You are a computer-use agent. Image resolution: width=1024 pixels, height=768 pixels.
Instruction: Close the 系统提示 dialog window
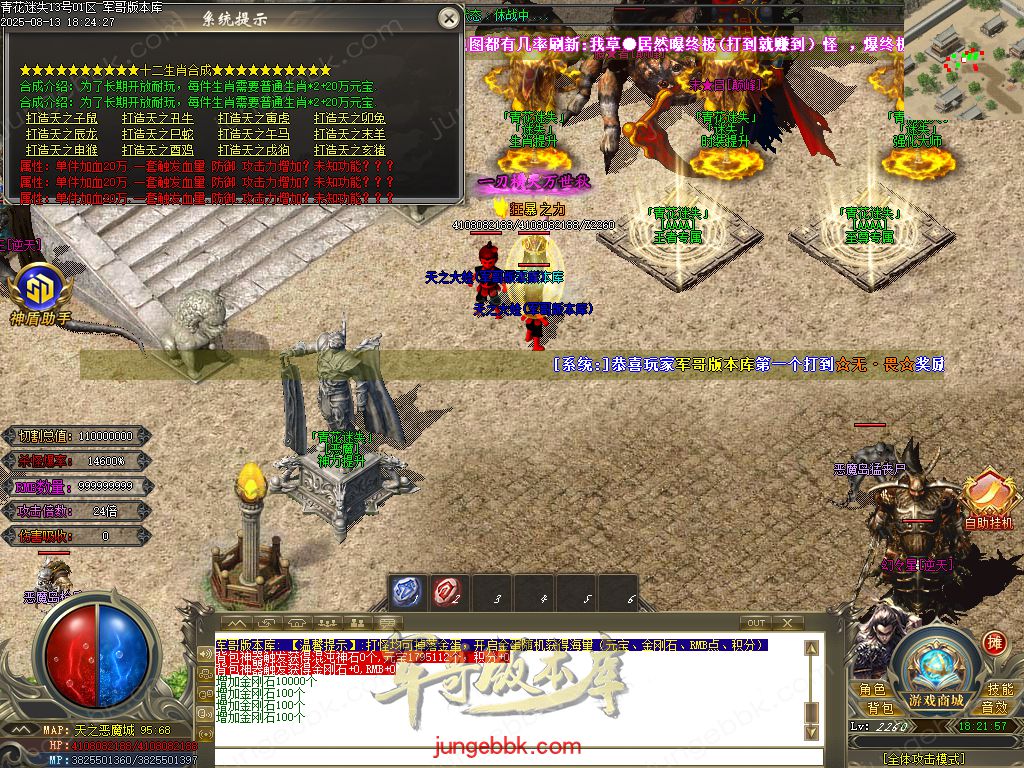click(448, 17)
